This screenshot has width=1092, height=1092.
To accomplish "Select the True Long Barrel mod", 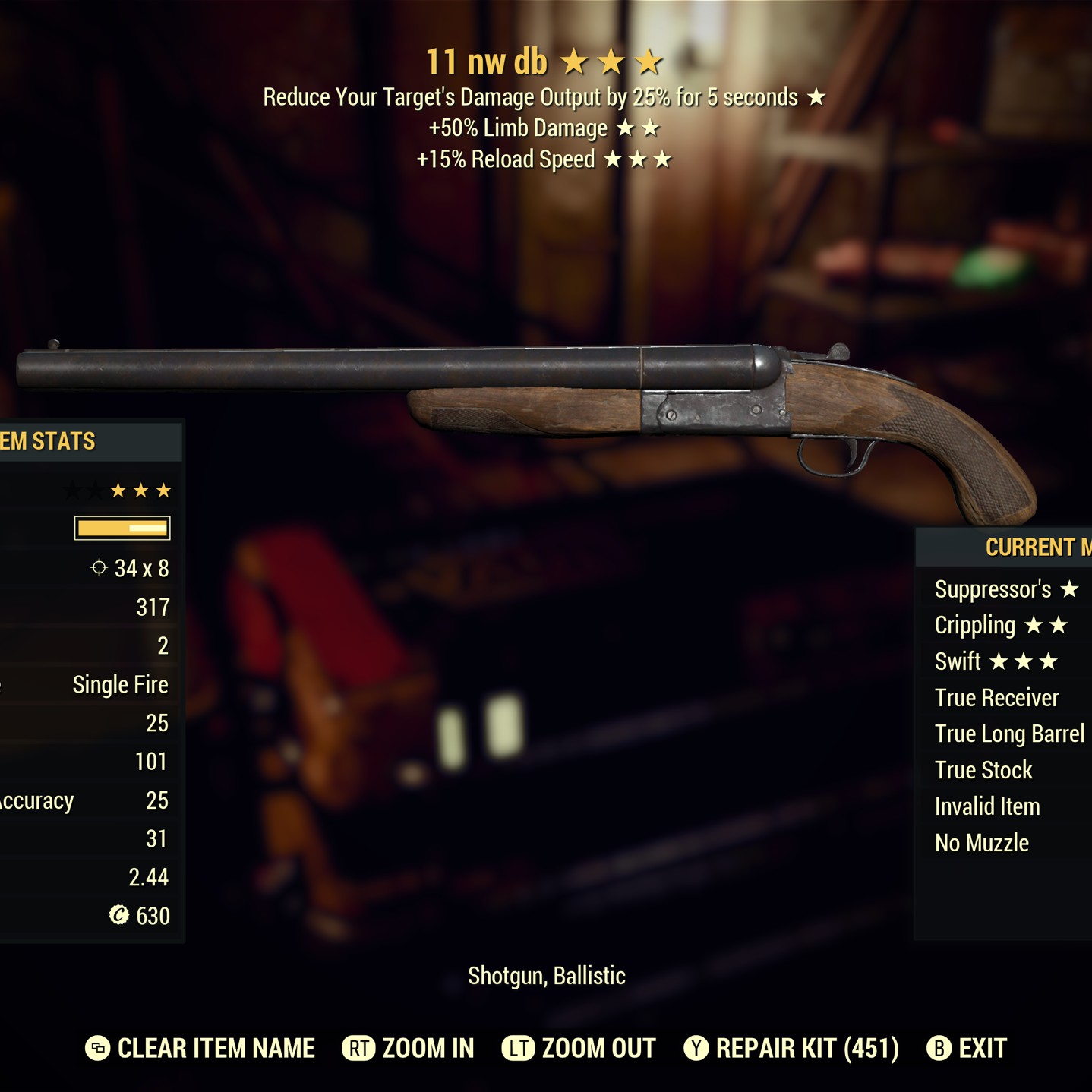I will coord(1009,734).
